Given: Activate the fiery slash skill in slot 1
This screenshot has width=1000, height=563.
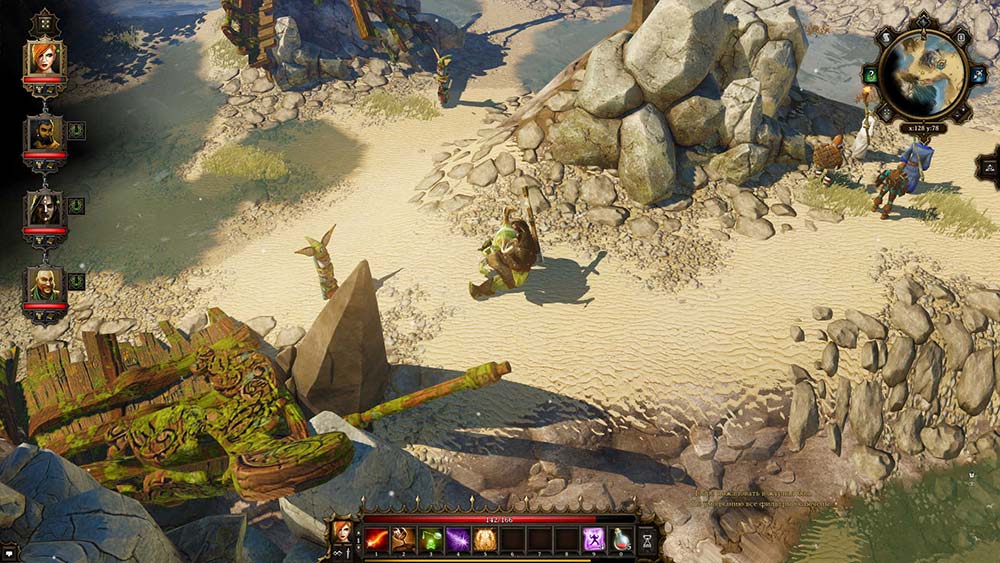Looking at the screenshot, I should [x=377, y=540].
